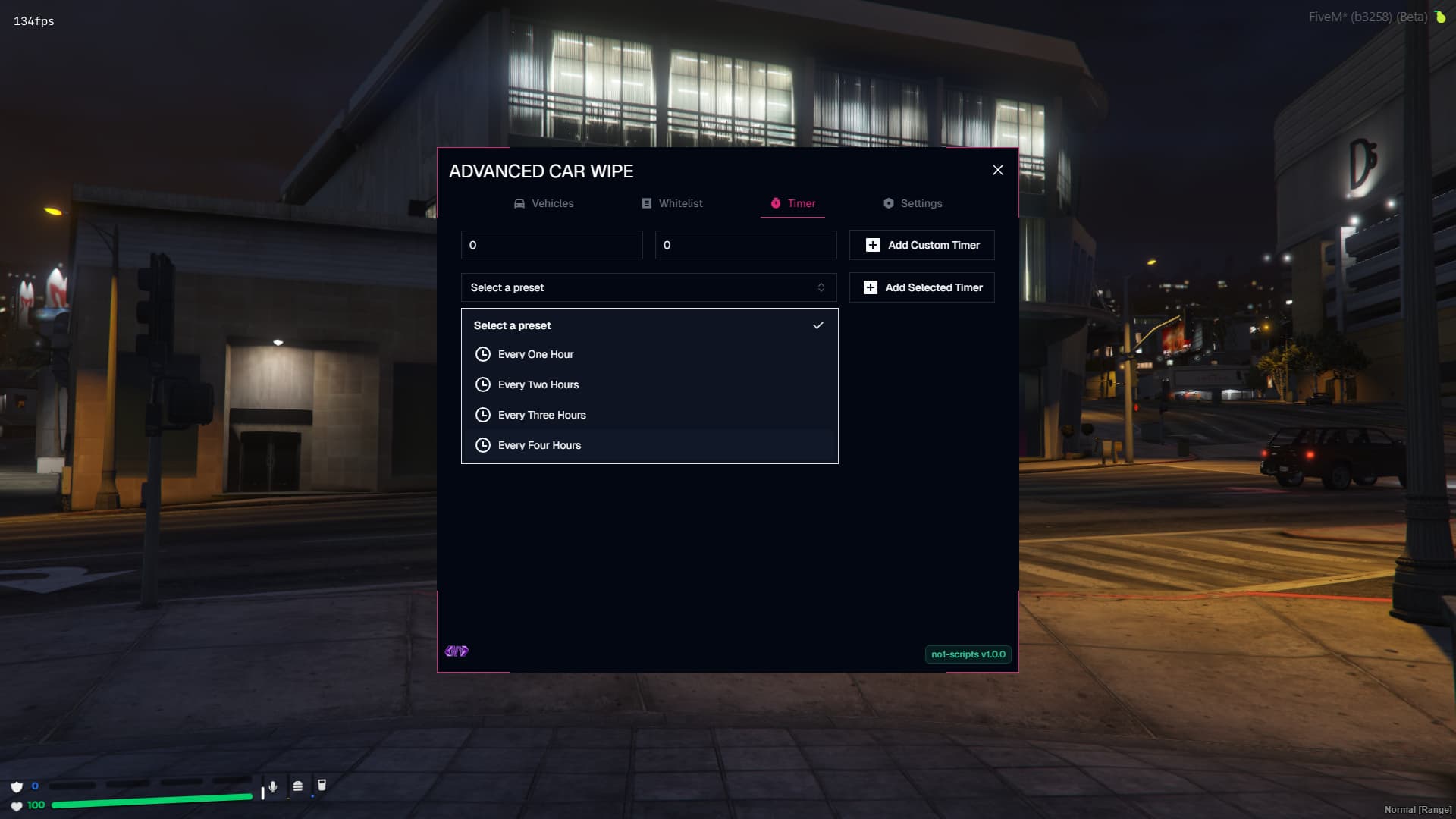This screenshot has height=819, width=1456.
Task: Click the pink stopwatch icon on Timer tab
Action: tap(775, 203)
